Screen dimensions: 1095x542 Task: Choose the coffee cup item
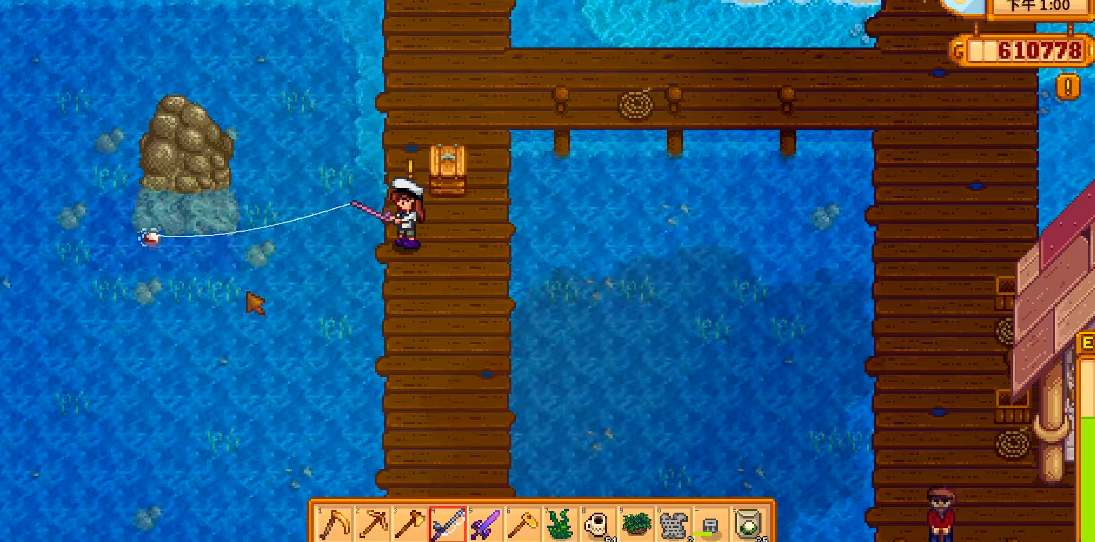coord(599,523)
